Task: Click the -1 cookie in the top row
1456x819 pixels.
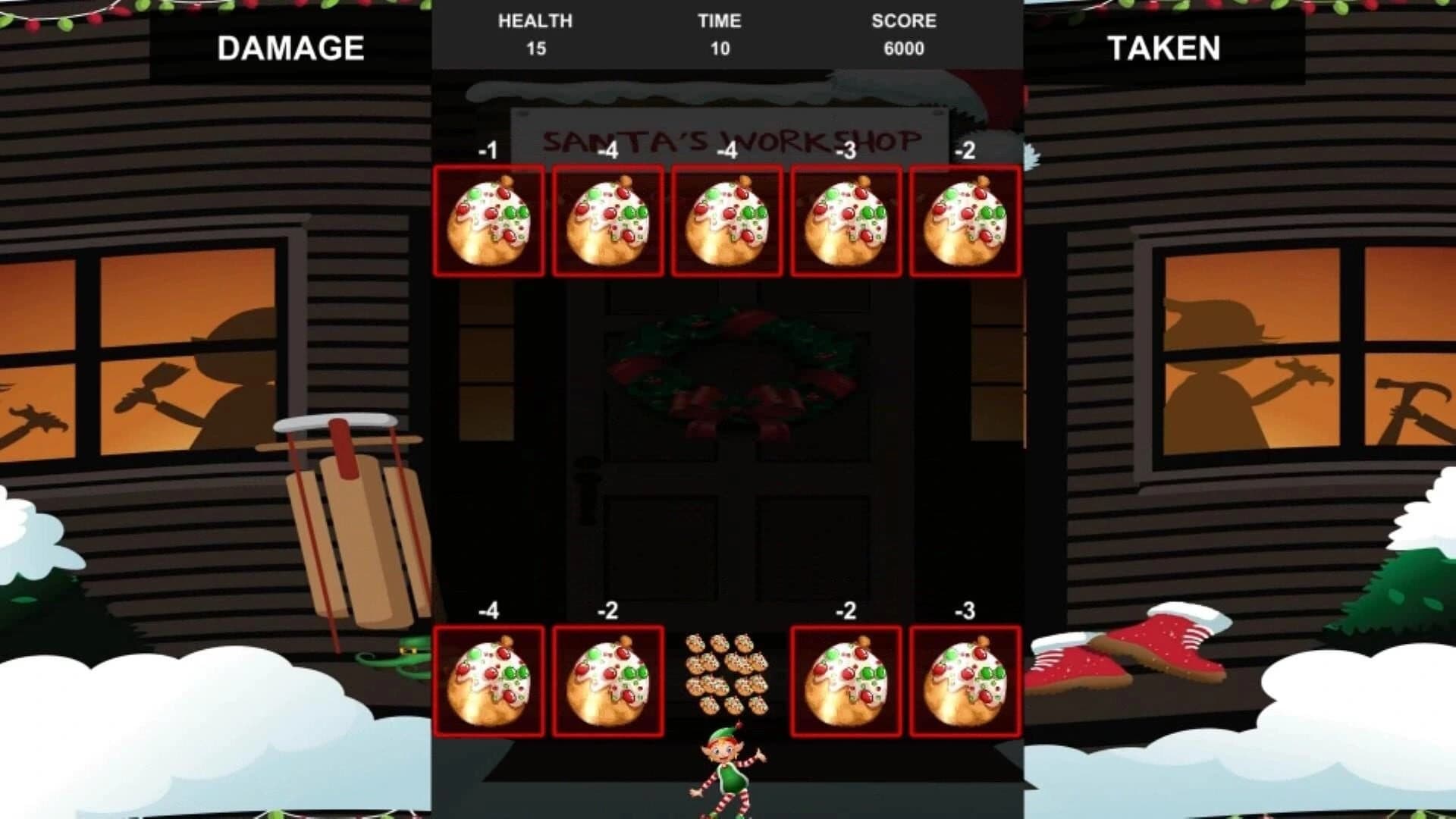Action: pyautogui.click(x=488, y=221)
